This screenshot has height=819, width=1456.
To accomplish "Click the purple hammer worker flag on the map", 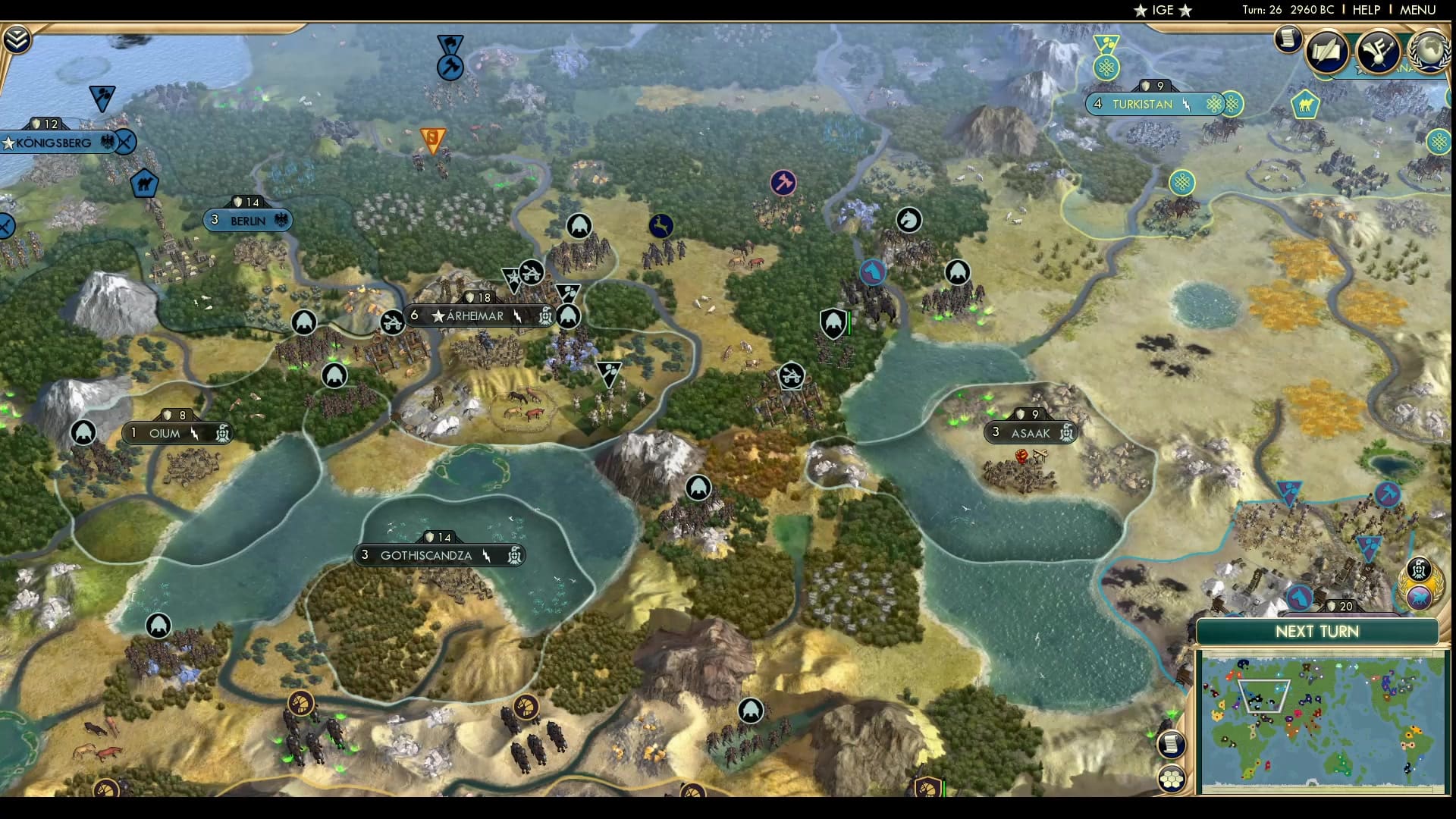I will pyautogui.click(x=784, y=181).
